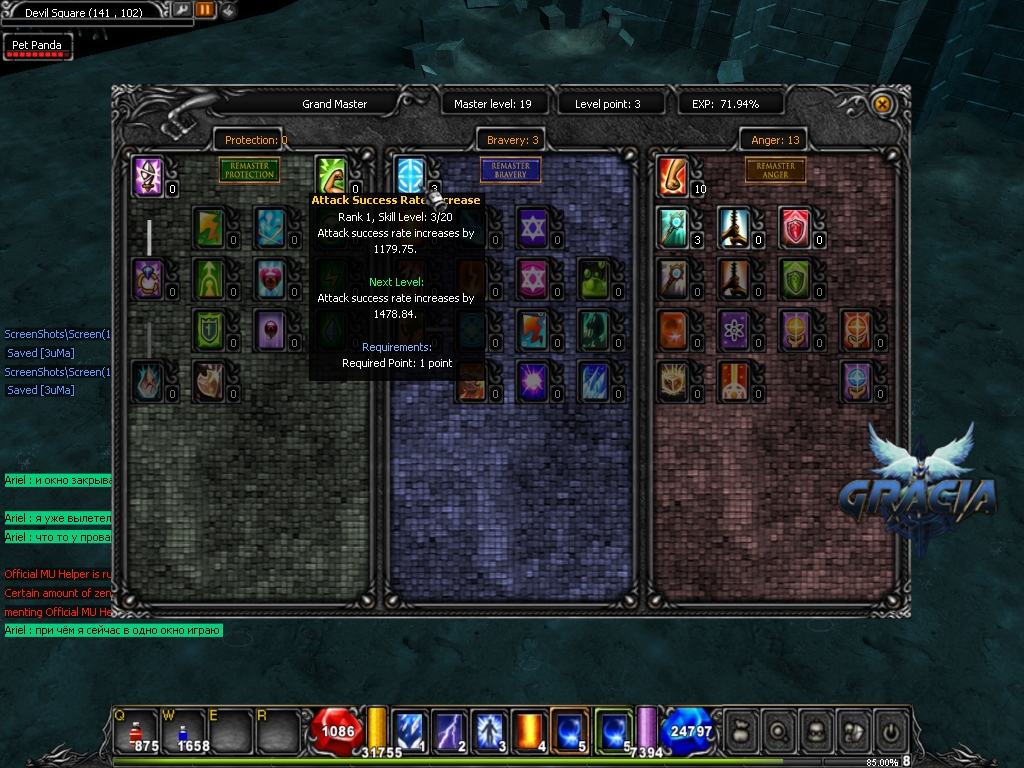The width and height of the screenshot is (1024, 768).
Task: Choose the green shield skill in Protection tree
Action: [208, 329]
